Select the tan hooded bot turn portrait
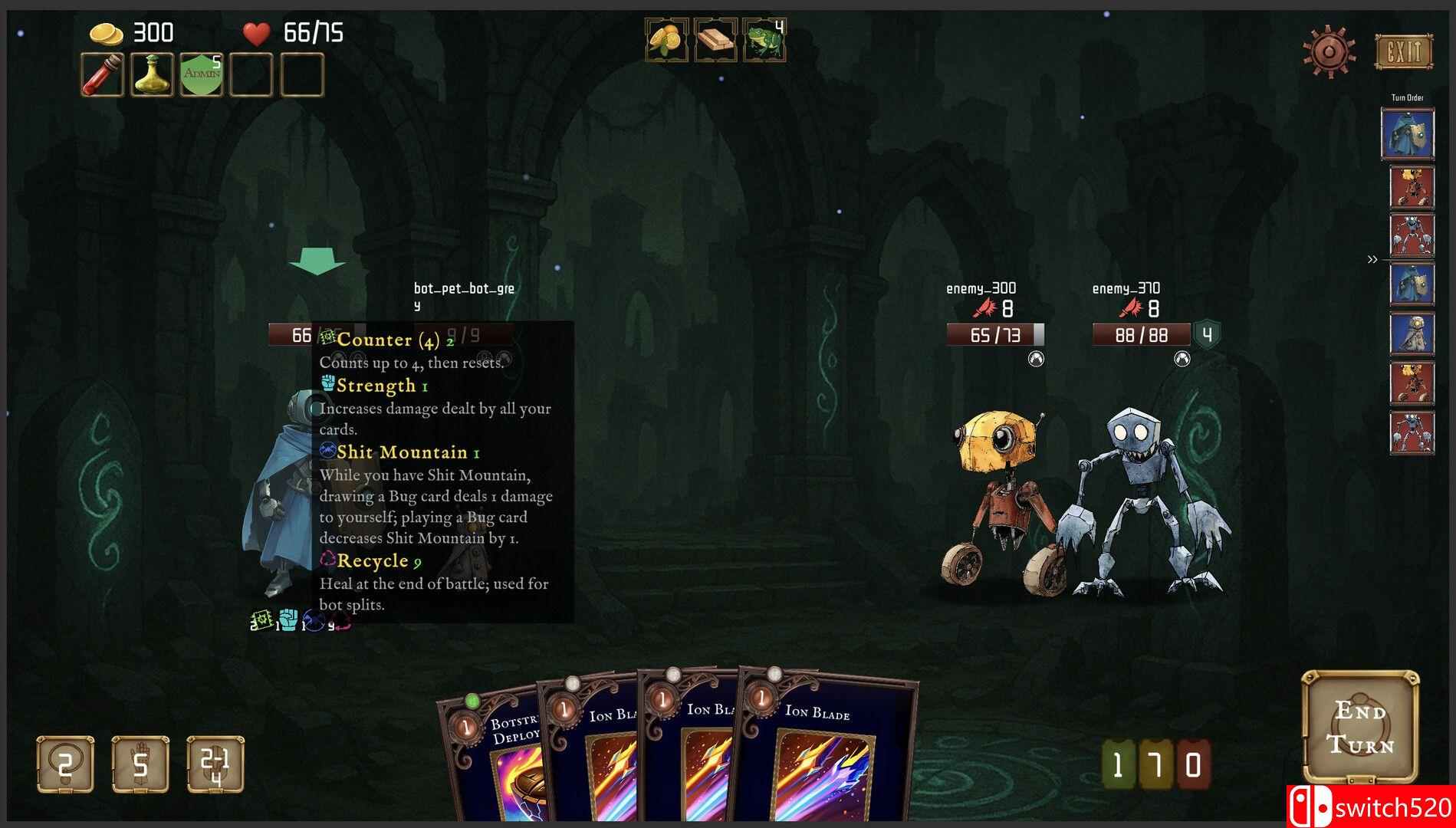This screenshot has width=1456, height=828. [1412, 334]
